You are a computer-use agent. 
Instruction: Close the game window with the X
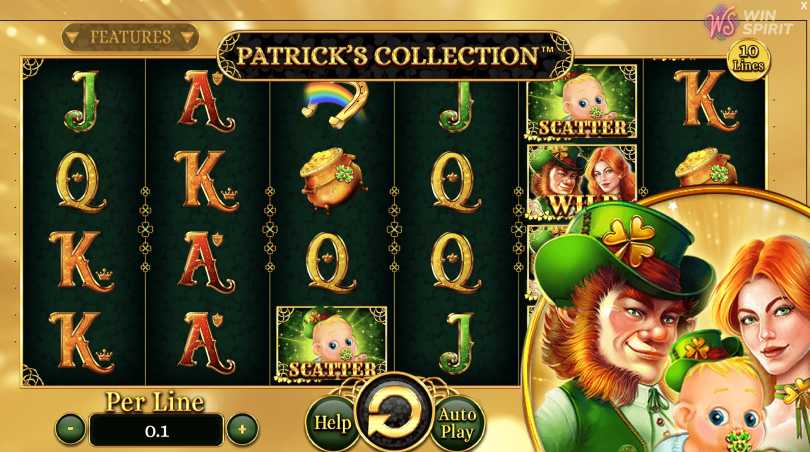[x=803, y=6]
